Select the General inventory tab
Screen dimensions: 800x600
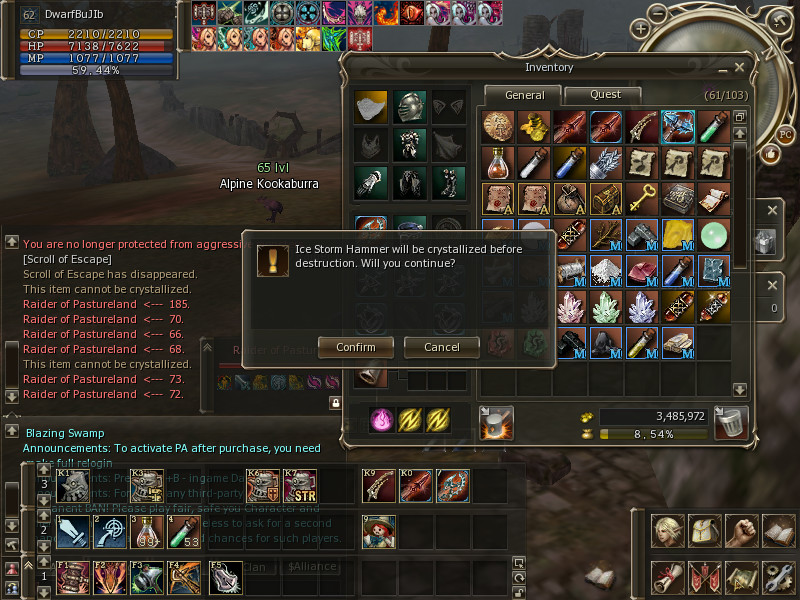pos(524,95)
